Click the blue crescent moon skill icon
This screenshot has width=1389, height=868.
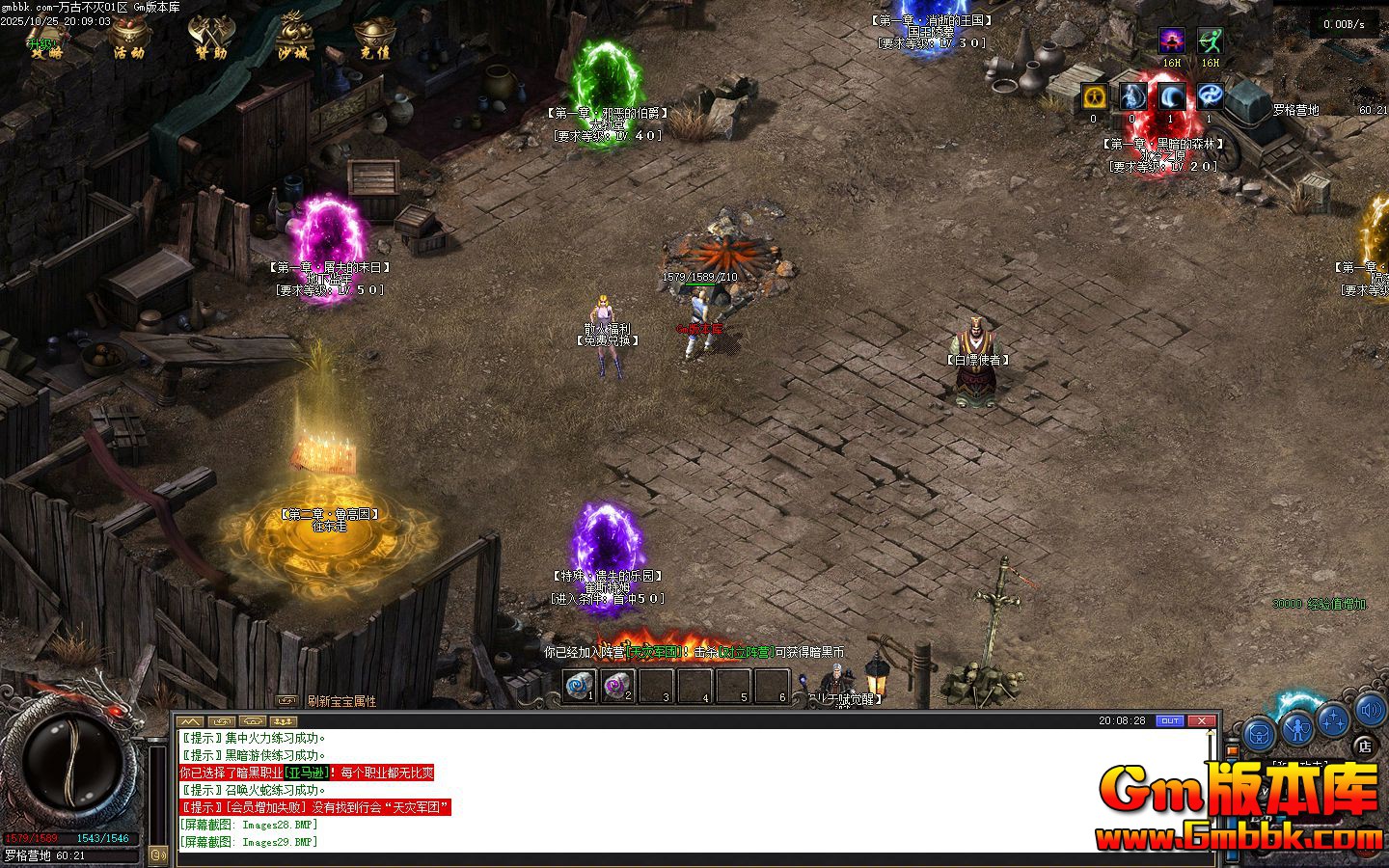1171,96
